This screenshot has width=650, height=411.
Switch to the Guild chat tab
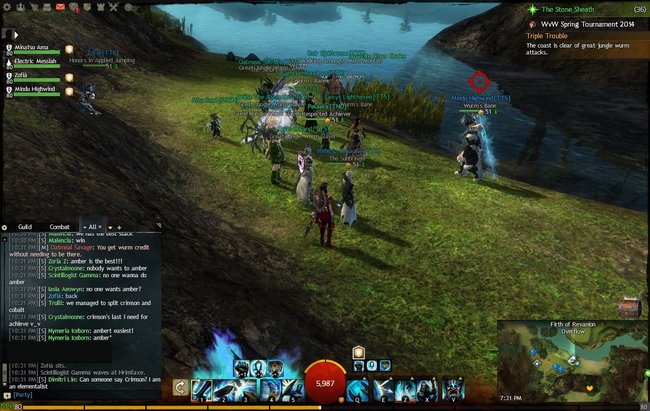26,227
